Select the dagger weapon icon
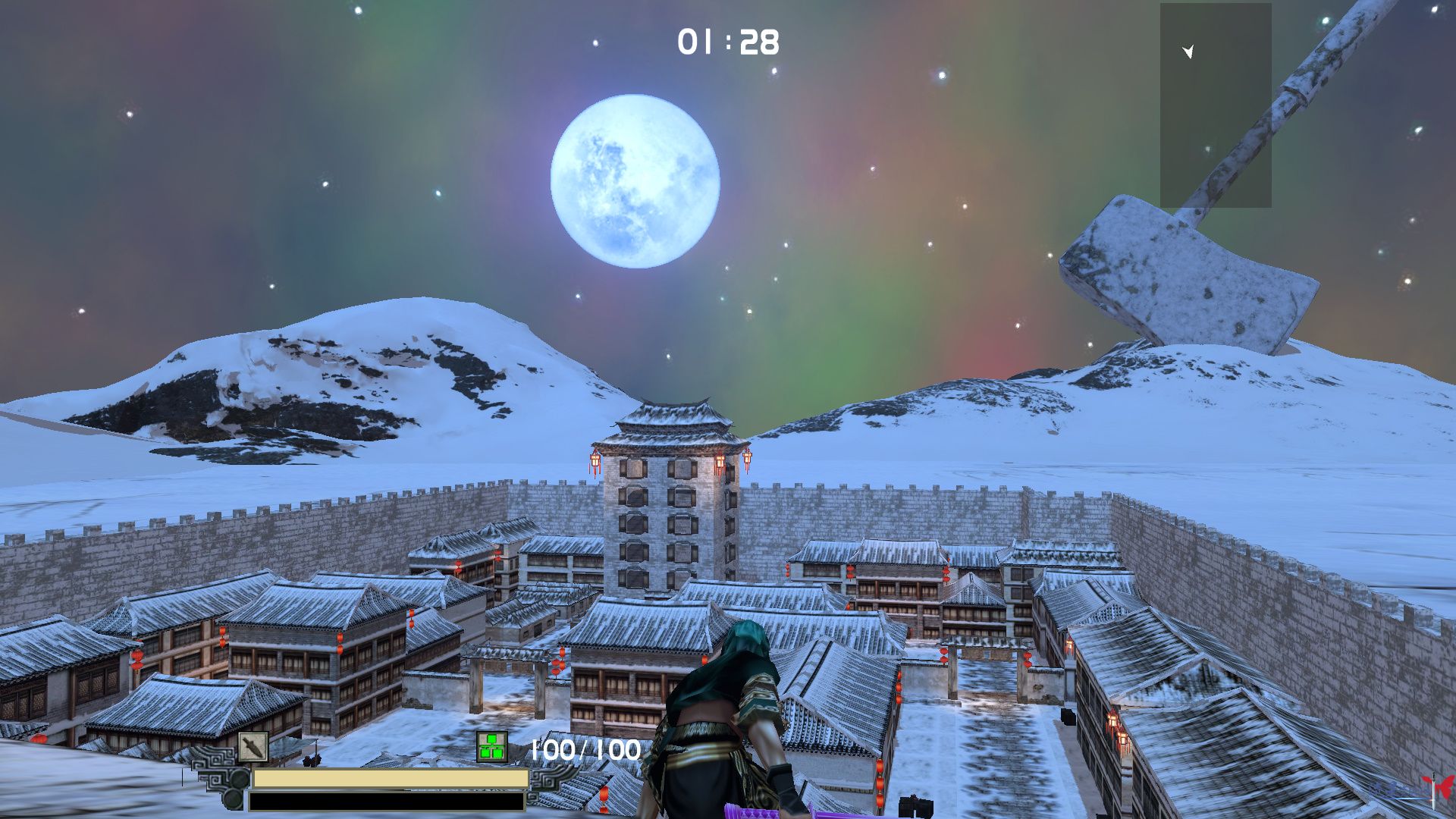 point(253,747)
